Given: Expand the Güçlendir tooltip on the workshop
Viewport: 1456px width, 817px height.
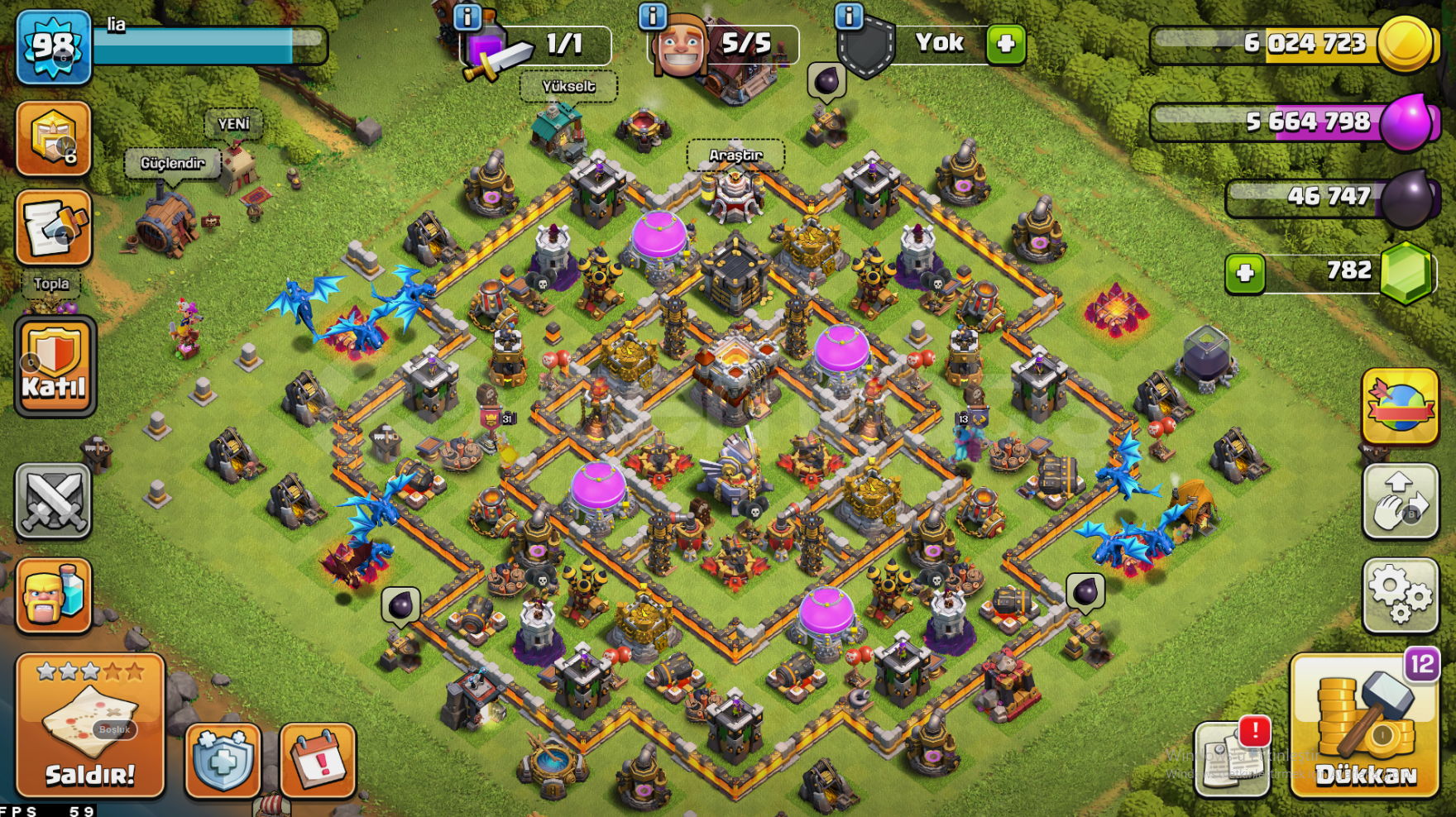Looking at the screenshot, I should click(171, 163).
